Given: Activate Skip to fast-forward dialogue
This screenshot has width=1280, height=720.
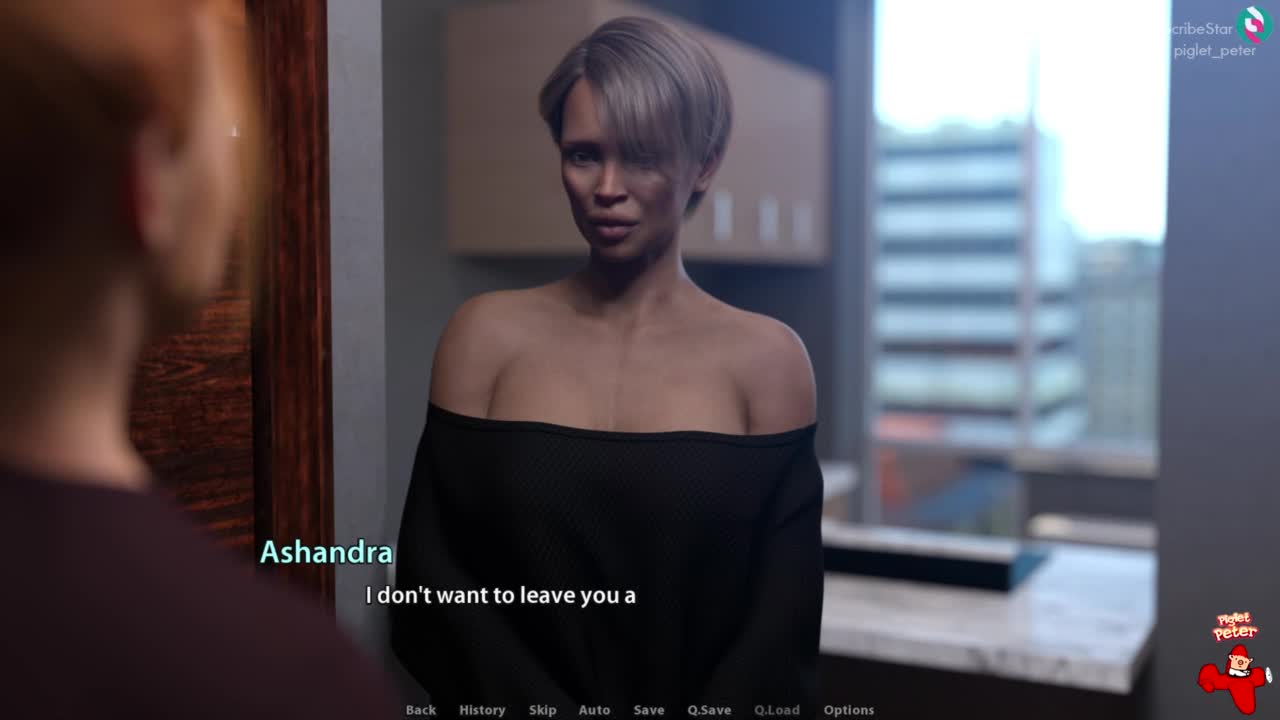Looking at the screenshot, I should pyautogui.click(x=542, y=710).
